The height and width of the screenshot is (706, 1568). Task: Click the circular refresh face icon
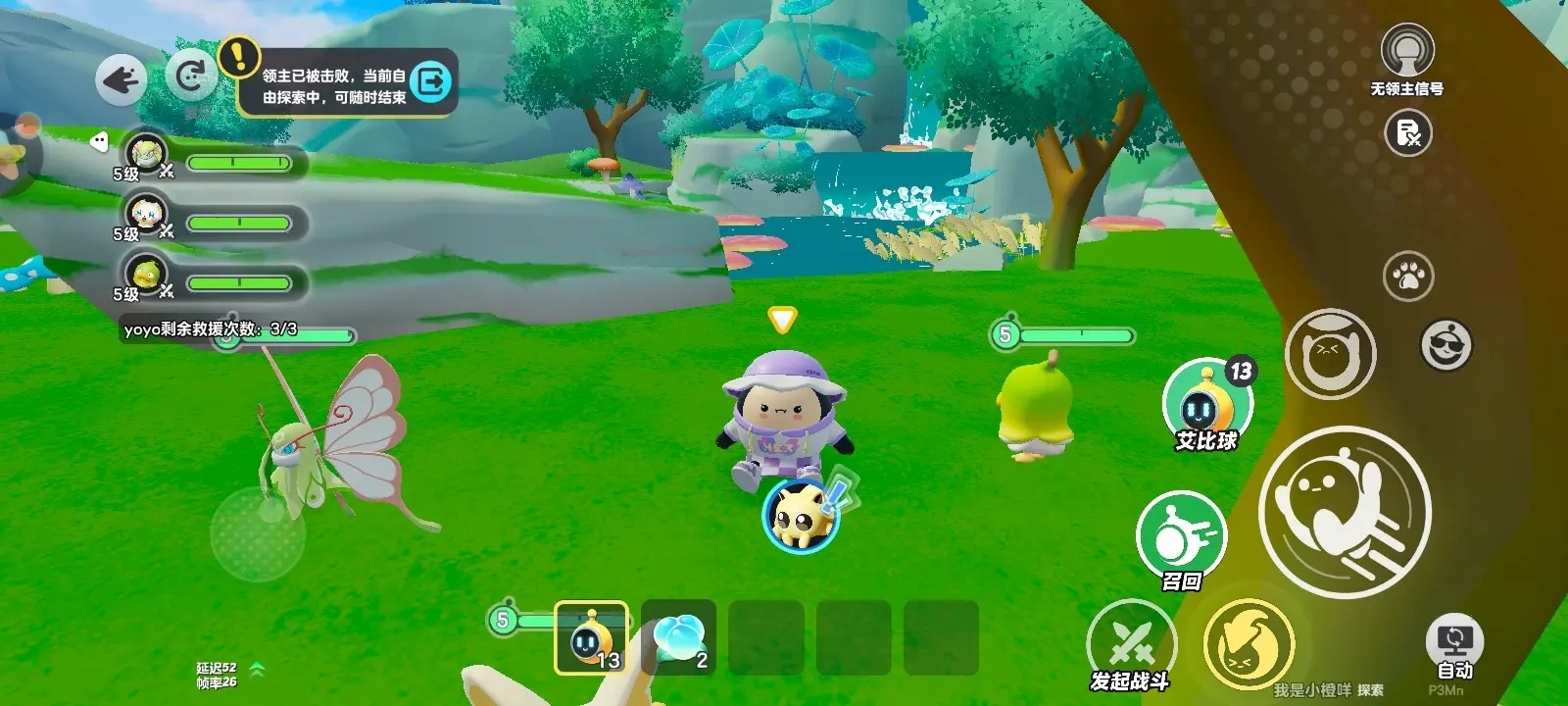click(191, 76)
